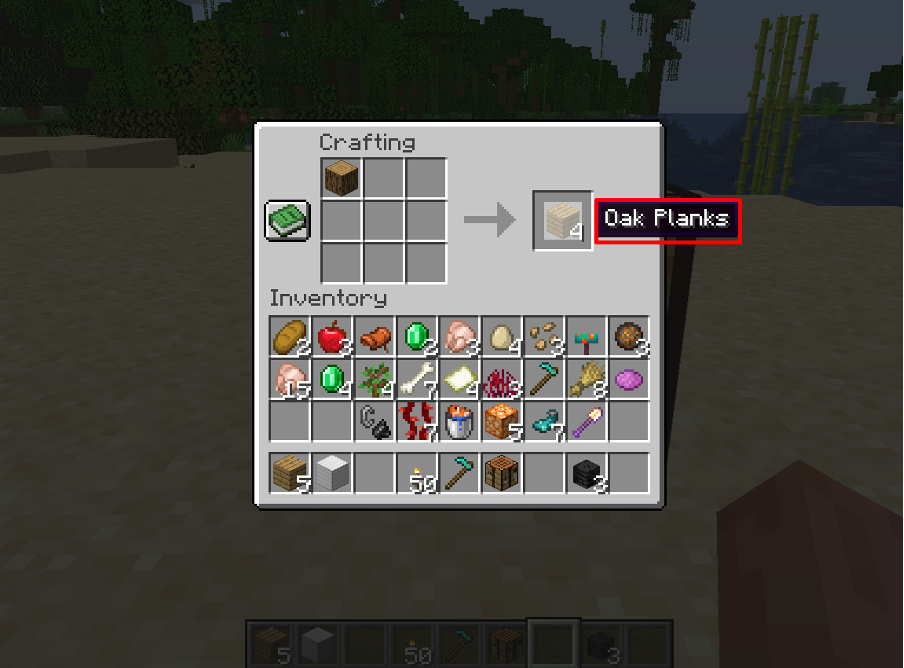Pick up the seeds stack

coord(543,338)
